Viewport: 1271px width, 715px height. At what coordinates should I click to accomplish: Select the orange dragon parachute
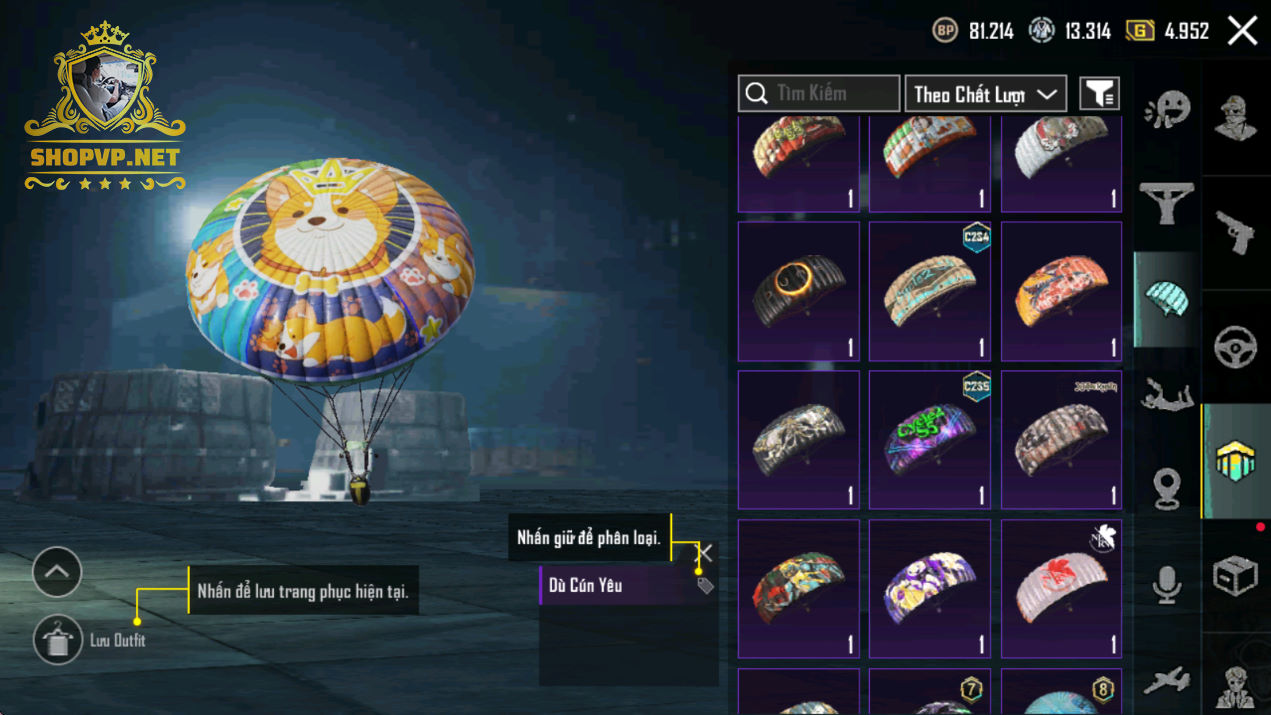pos(1061,291)
